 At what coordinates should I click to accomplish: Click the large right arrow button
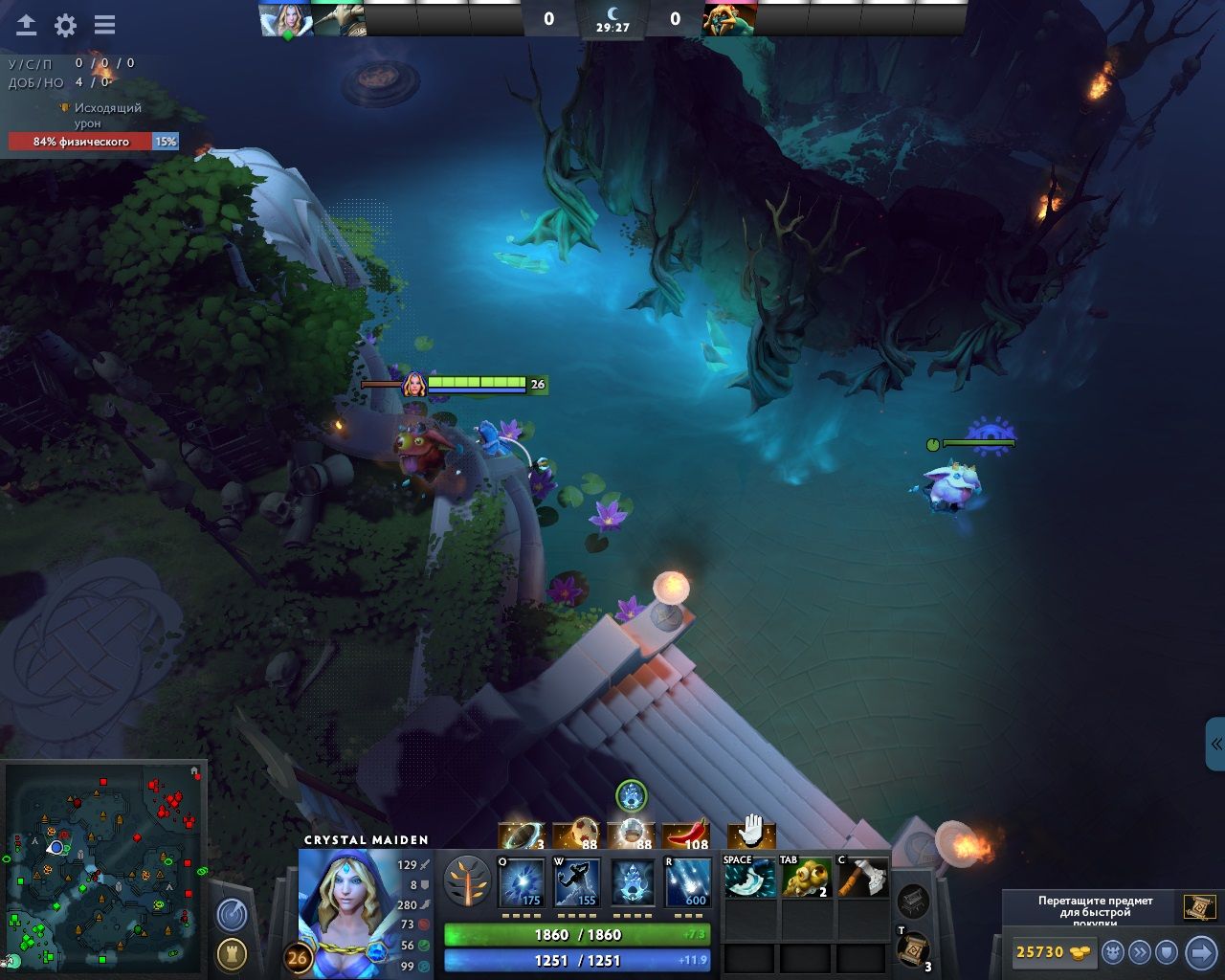pos(1200,952)
